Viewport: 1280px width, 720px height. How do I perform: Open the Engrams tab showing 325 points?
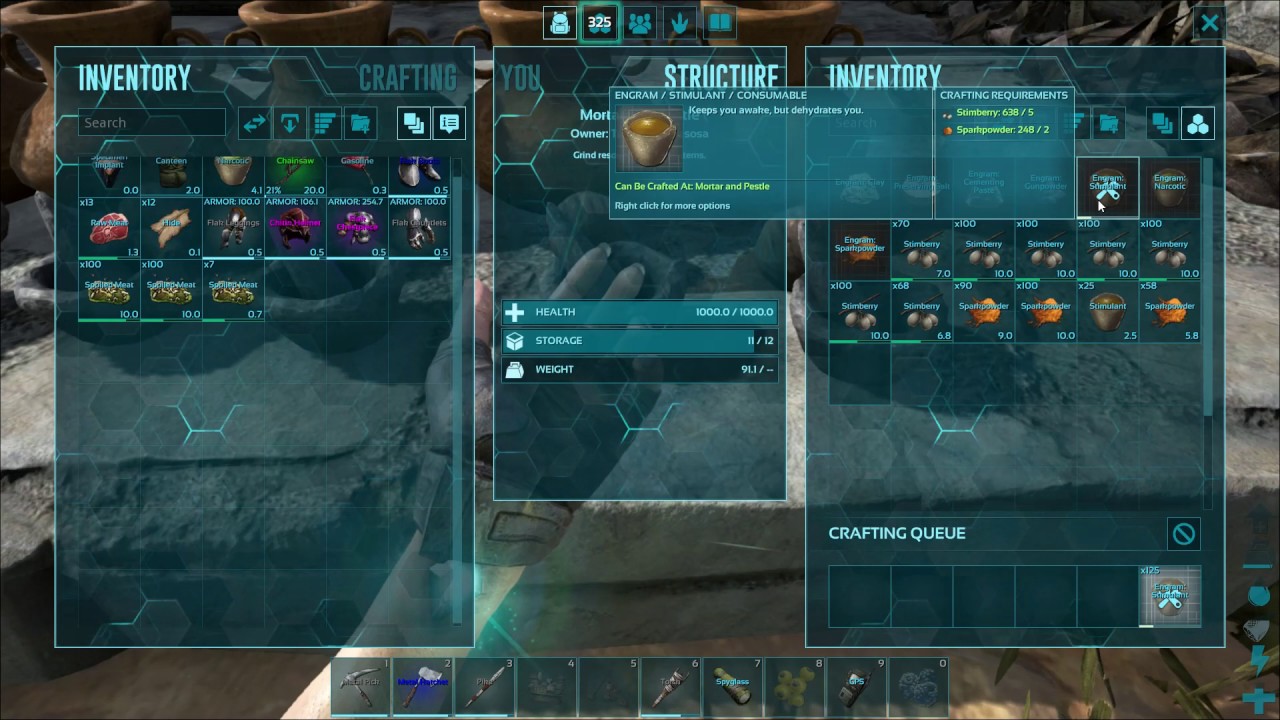click(600, 22)
